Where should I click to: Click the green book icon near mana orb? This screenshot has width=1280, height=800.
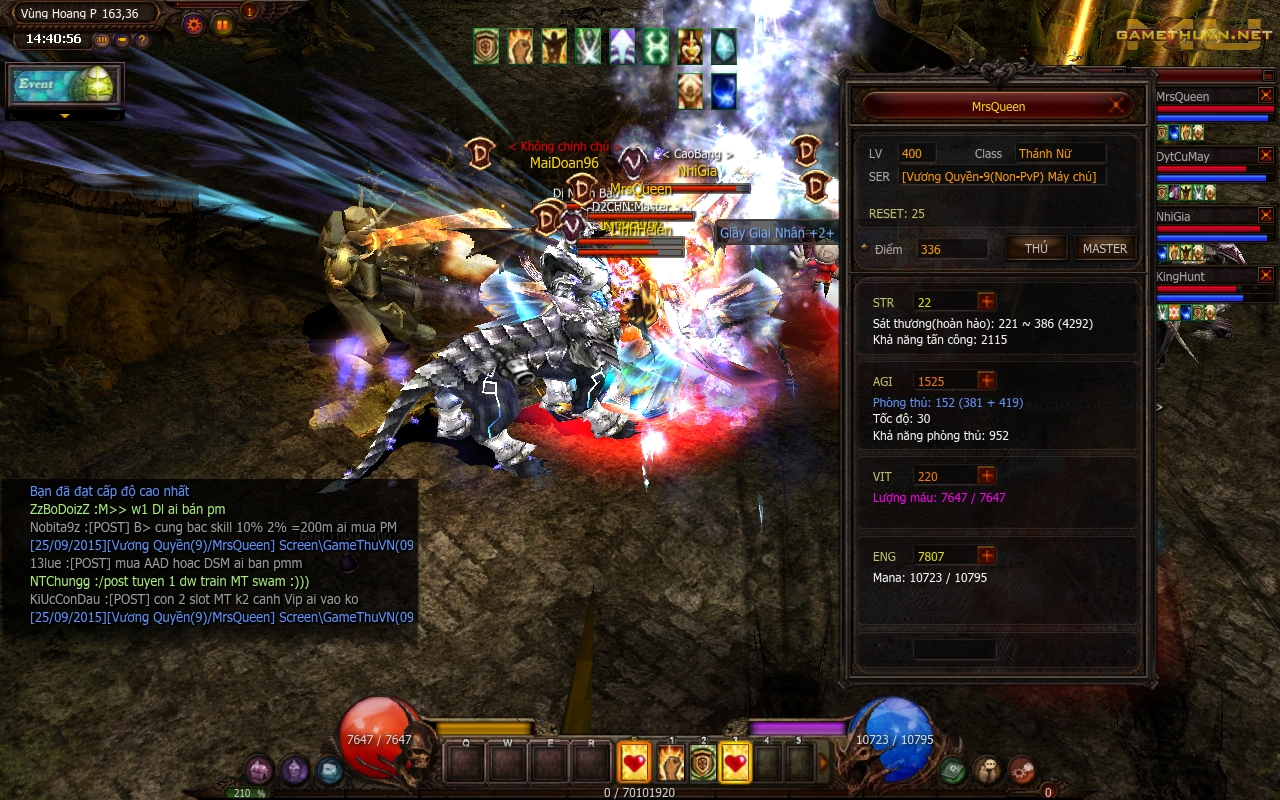[952, 770]
